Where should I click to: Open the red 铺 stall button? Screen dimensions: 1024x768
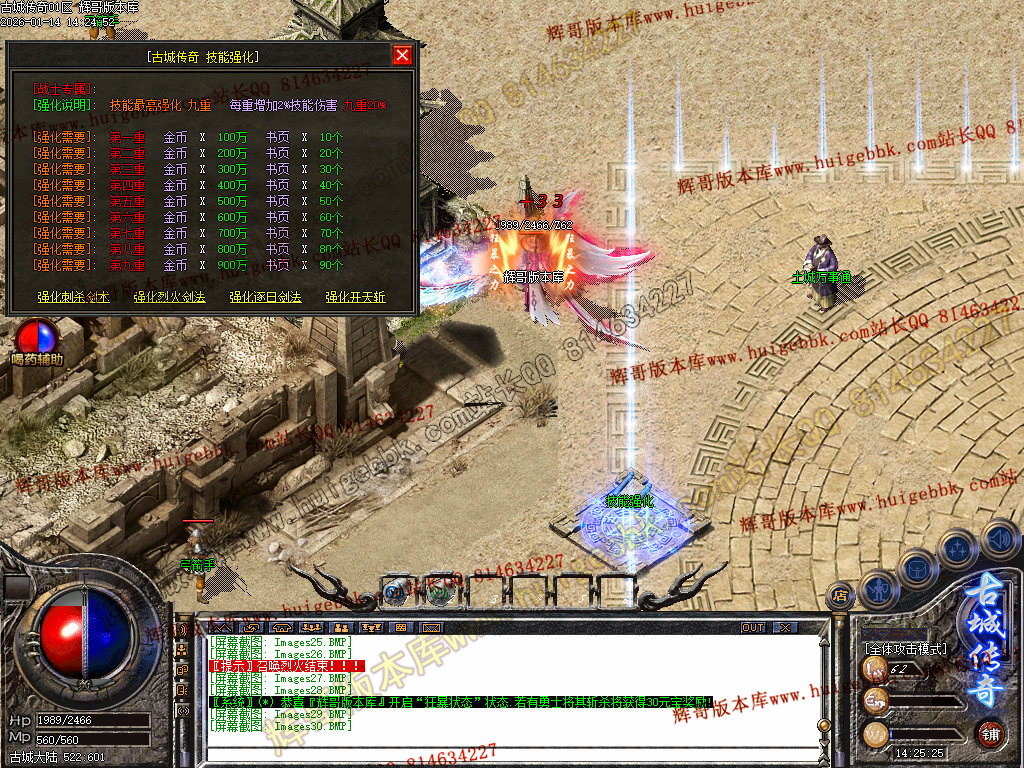[x=990, y=734]
